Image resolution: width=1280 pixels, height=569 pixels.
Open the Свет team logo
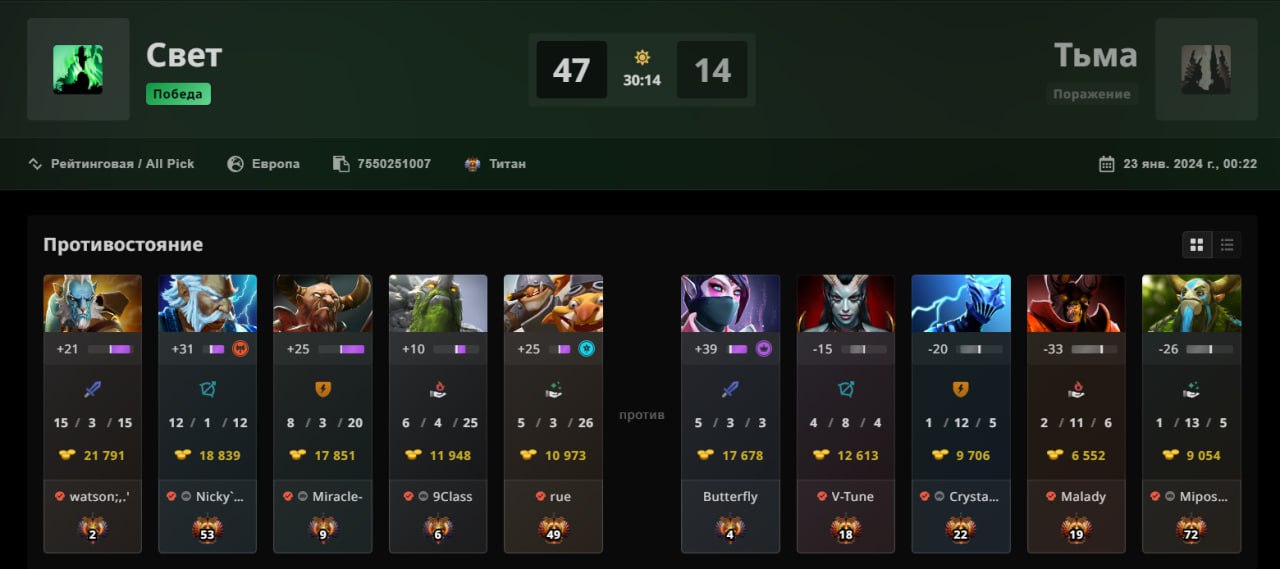tap(78, 69)
